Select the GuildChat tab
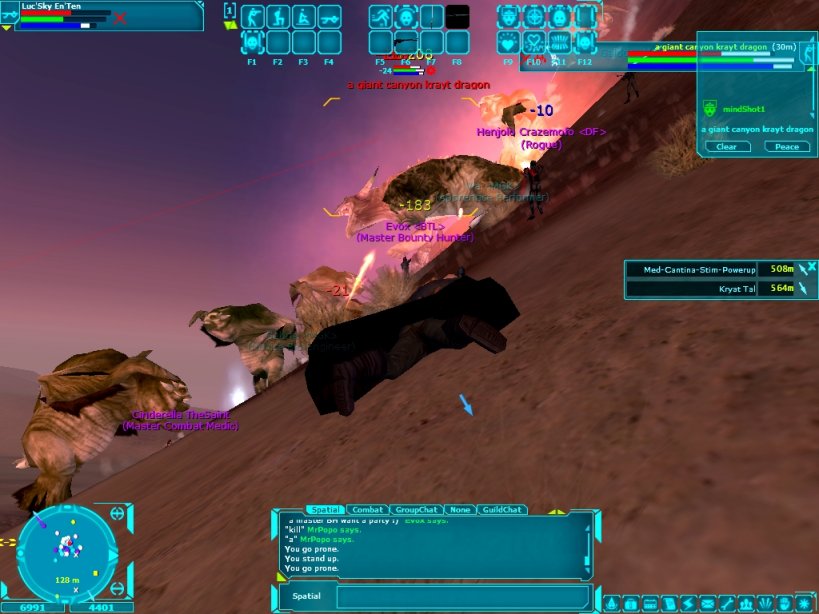Screen dimensions: 819x614 [x=498, y=510]
